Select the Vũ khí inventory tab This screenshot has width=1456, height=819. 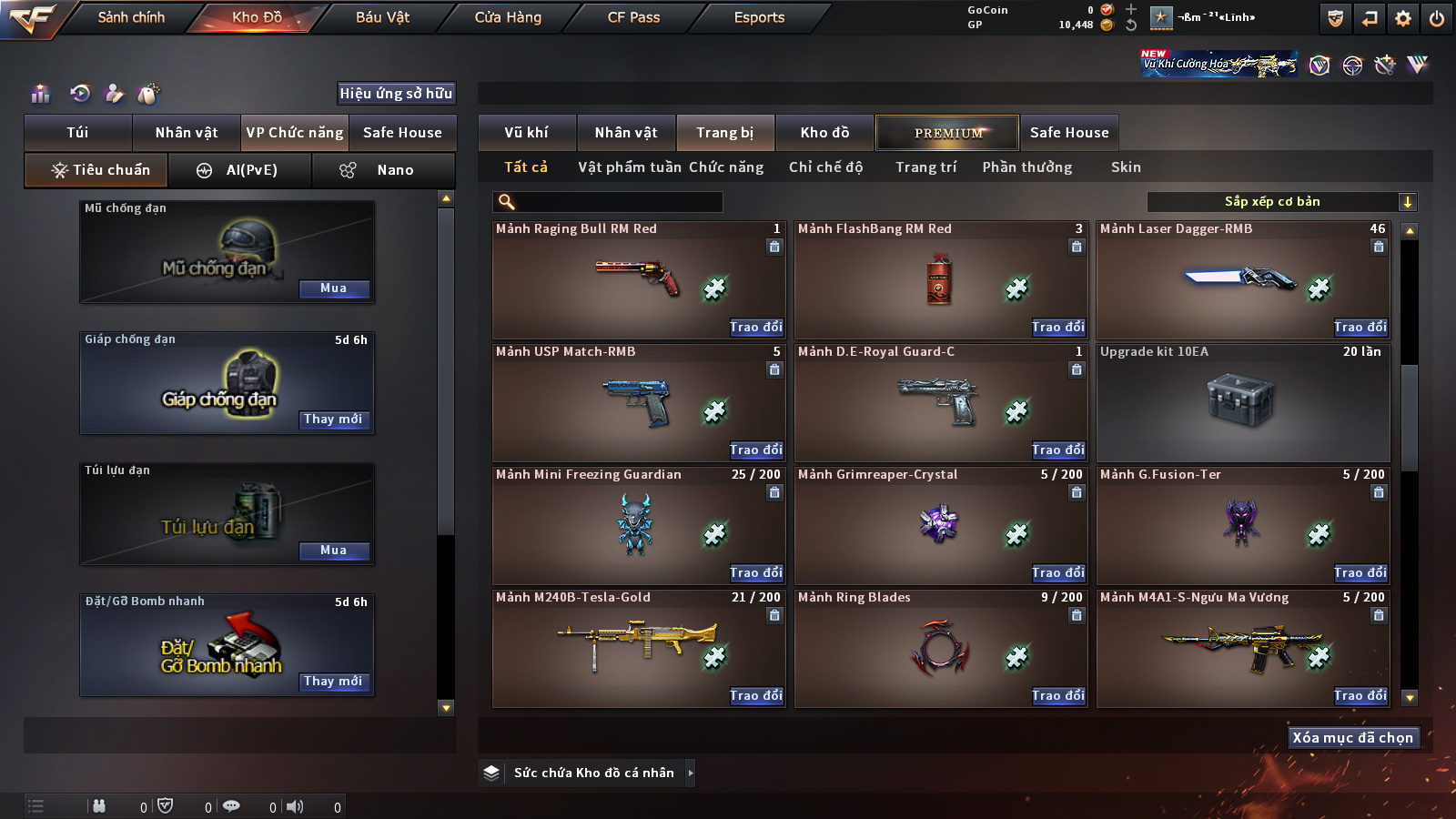click(526, 133)
